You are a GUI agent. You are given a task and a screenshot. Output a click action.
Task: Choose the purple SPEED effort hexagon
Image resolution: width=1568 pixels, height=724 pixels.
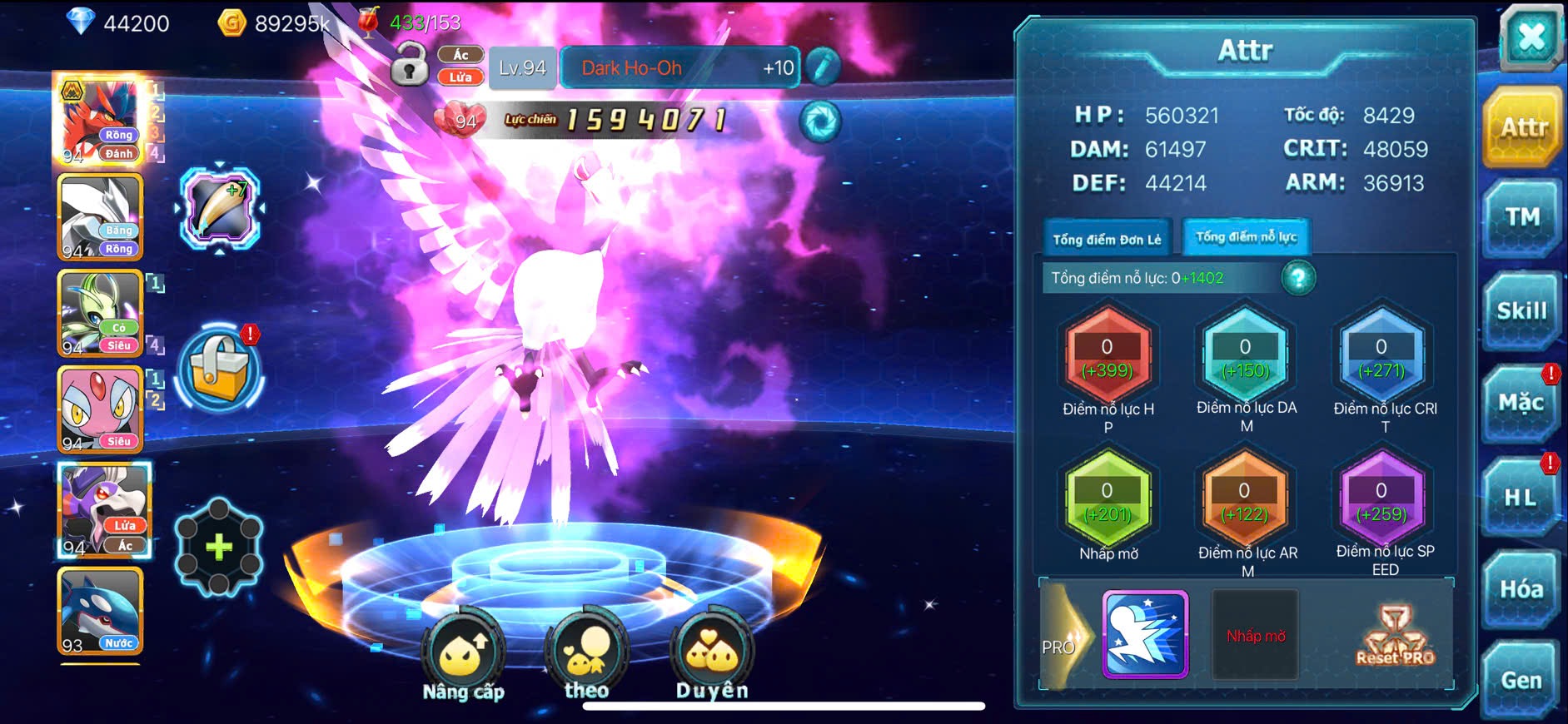1381,501
